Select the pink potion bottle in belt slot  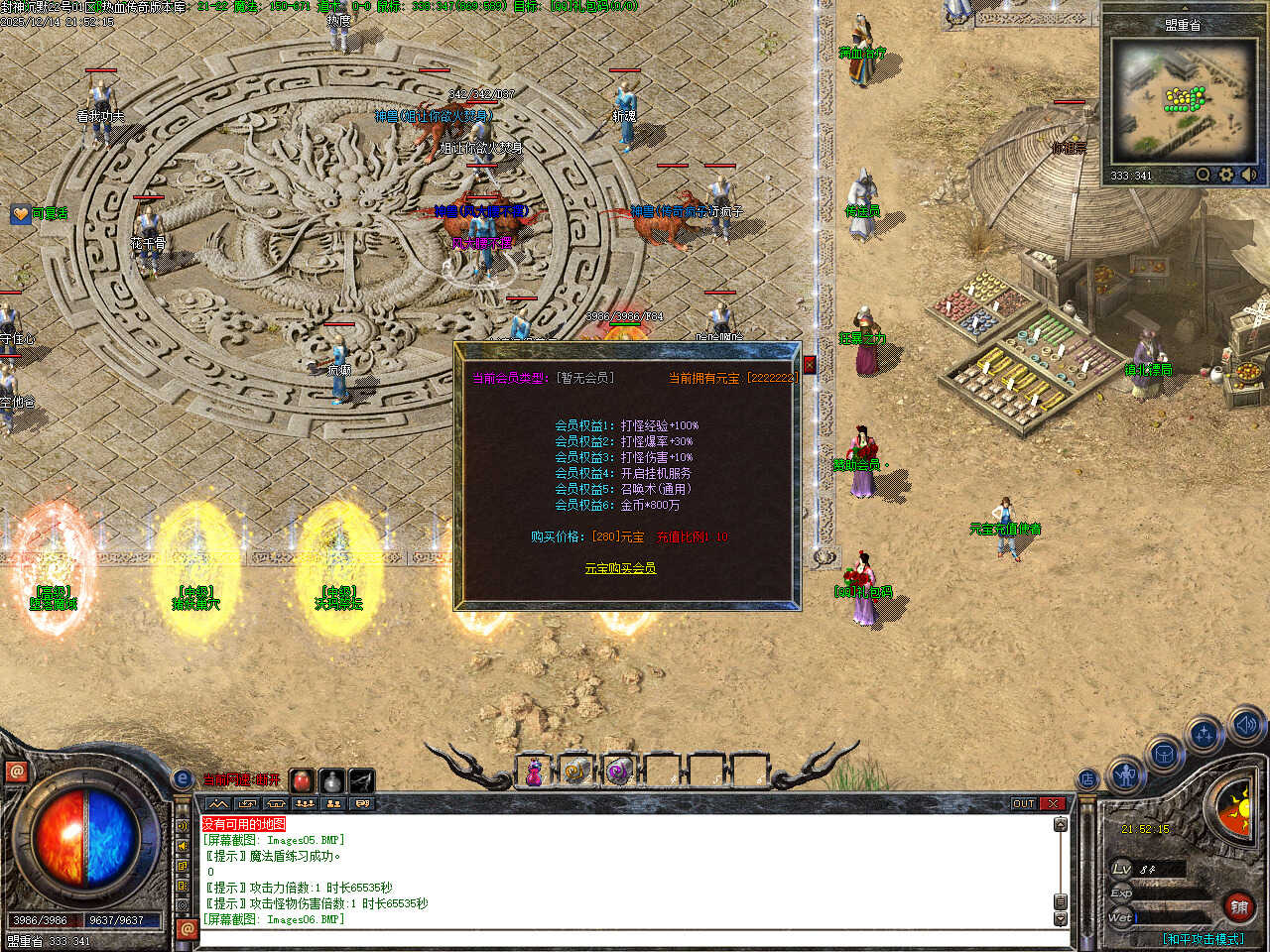tap(534, 772)
